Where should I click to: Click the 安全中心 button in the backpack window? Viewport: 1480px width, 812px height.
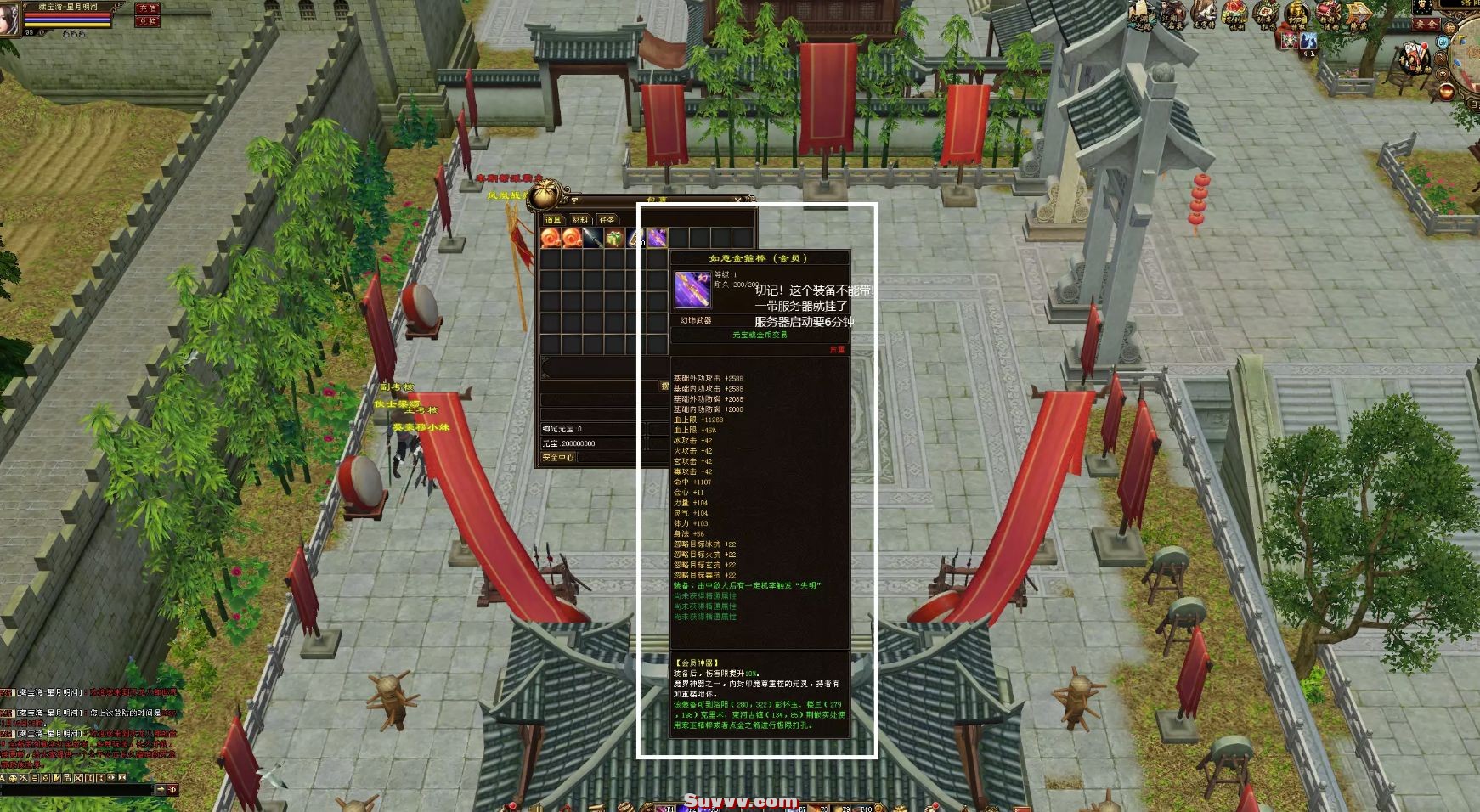coord(559,457)
